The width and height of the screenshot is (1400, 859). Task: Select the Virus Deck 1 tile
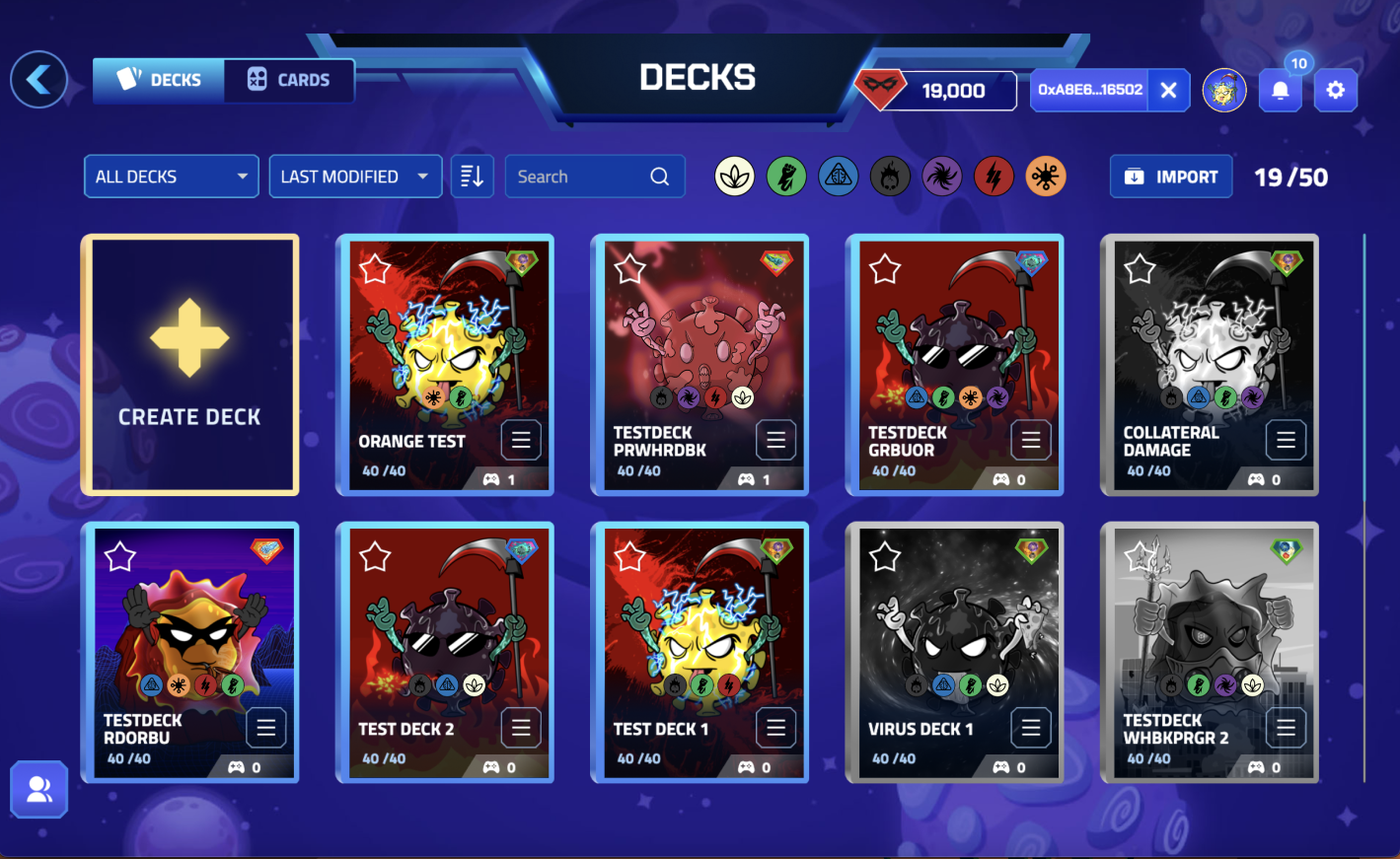click(954, 641)
